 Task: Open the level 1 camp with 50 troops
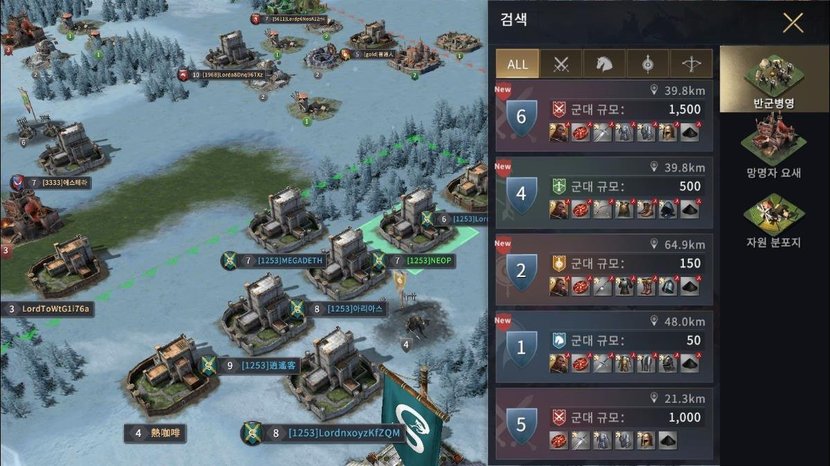604,347
